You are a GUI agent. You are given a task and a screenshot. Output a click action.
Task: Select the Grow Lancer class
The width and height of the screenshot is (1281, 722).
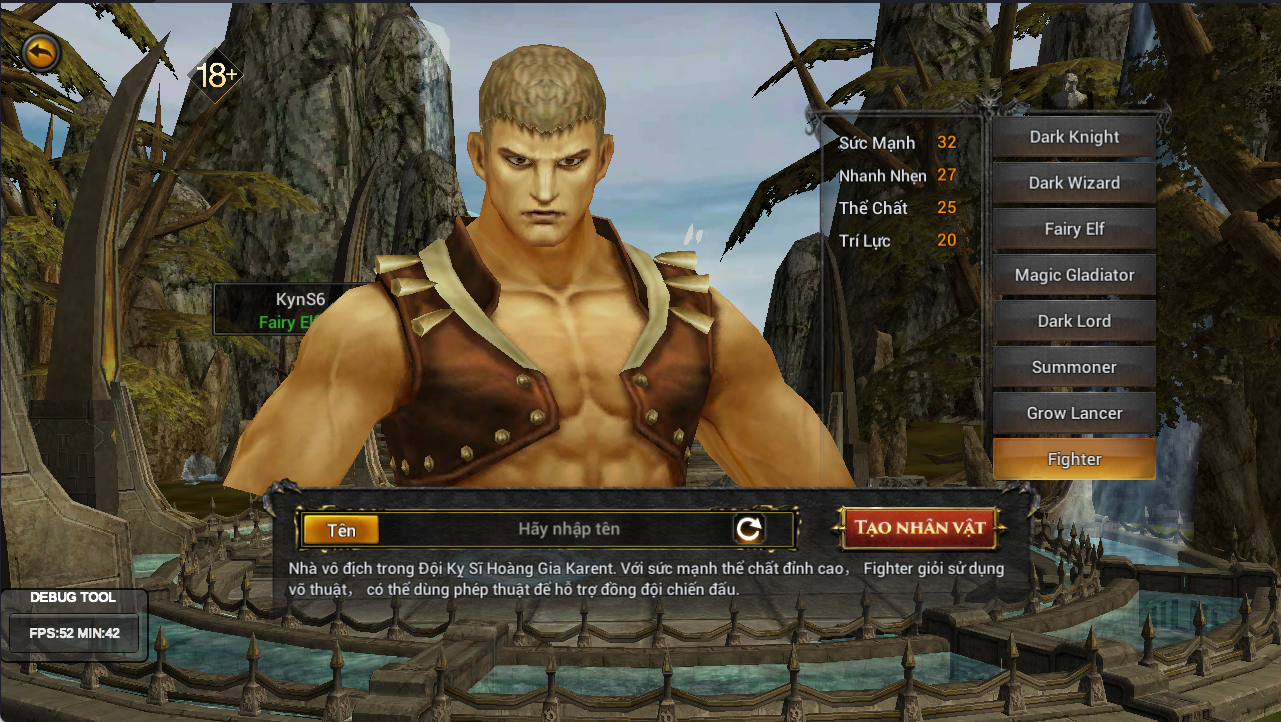(x=1074, y=413)
